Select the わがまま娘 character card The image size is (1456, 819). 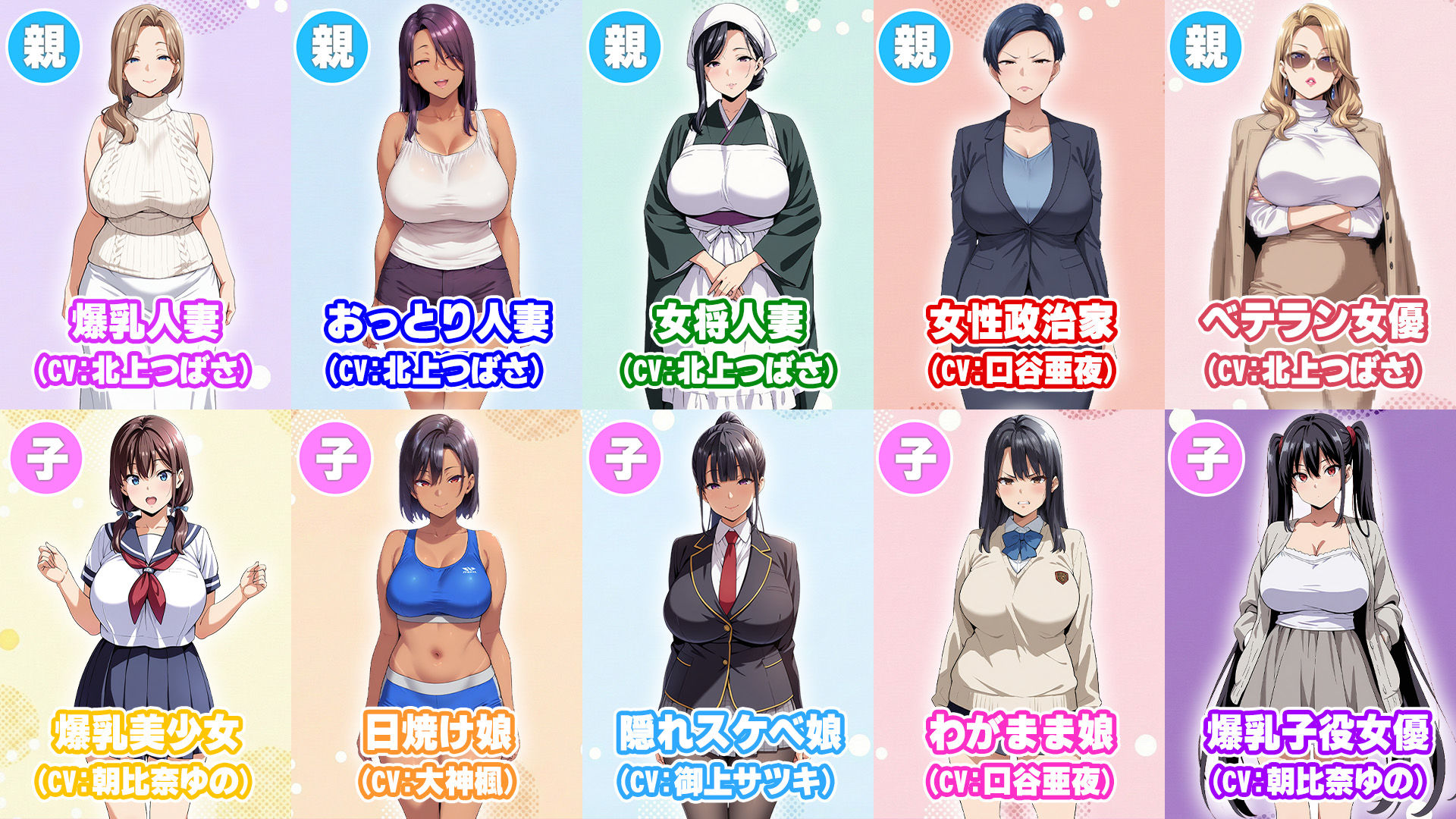point(1019,614)
